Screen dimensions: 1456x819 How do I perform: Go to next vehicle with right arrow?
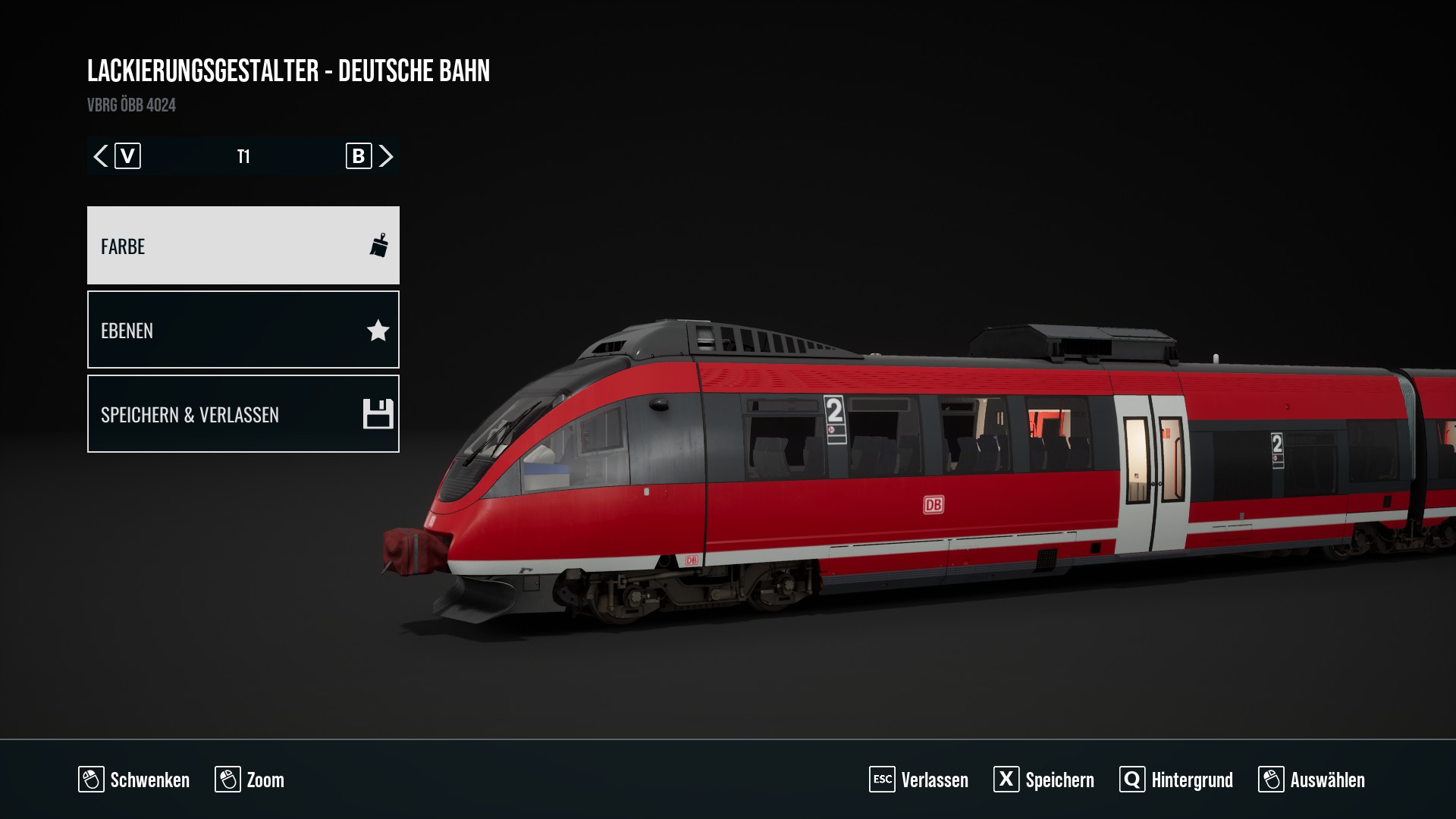click(386, 156)
